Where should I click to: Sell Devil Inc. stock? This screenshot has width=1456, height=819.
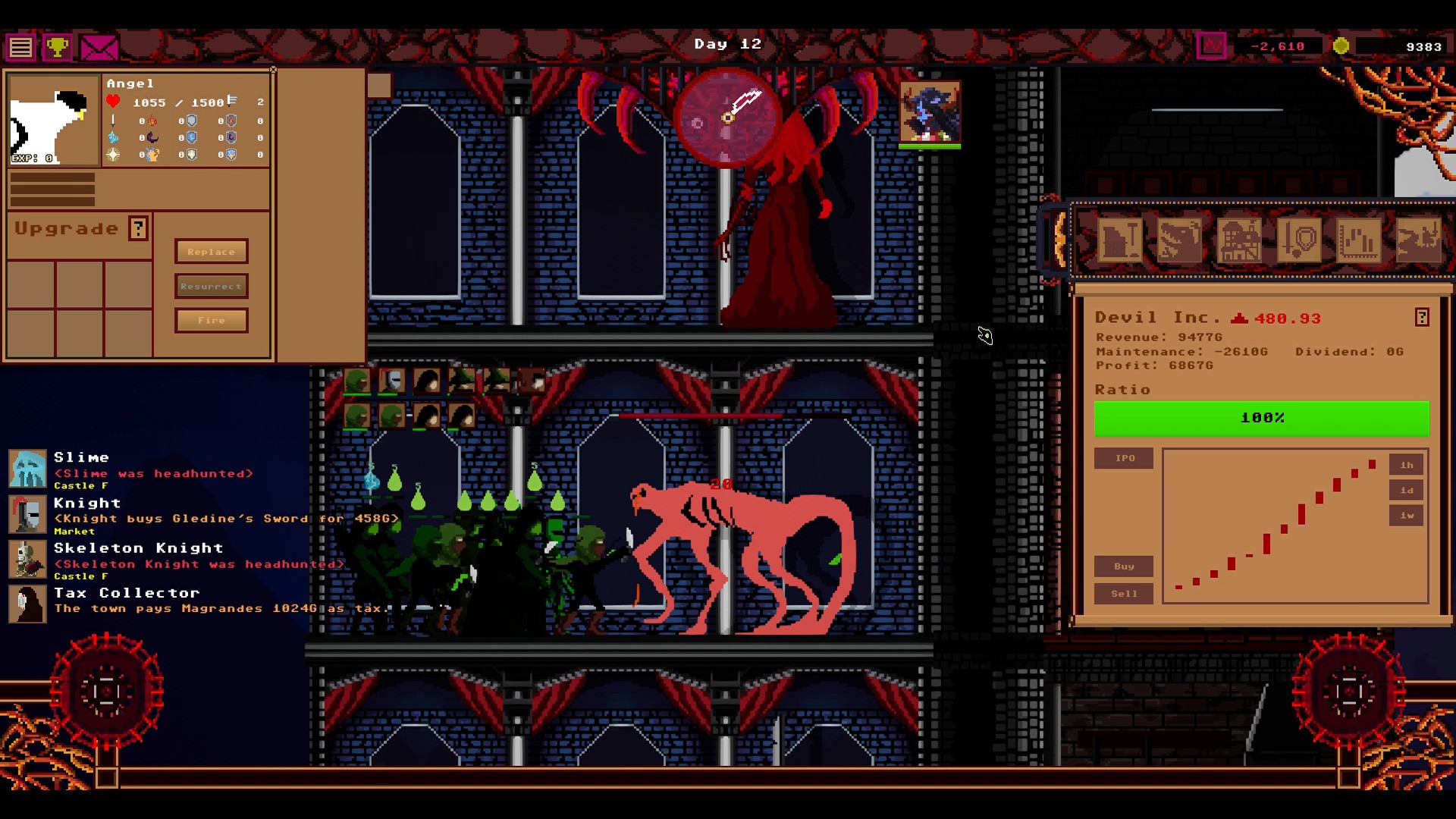pos(1124,594)
